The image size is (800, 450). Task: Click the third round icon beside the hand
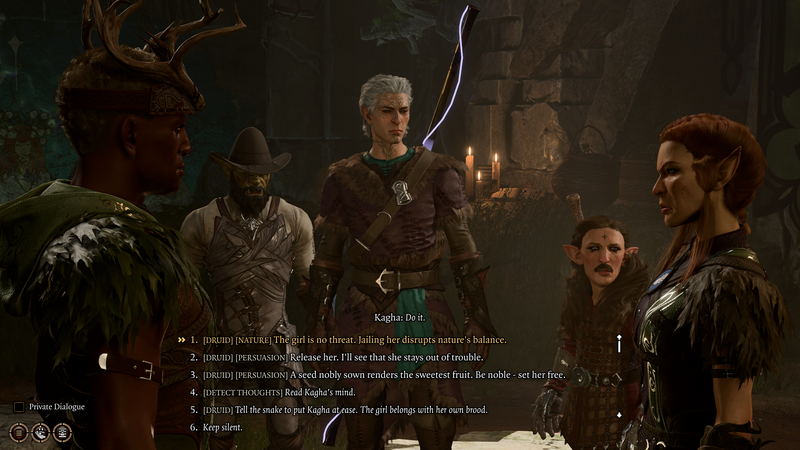tap(62, 432)
